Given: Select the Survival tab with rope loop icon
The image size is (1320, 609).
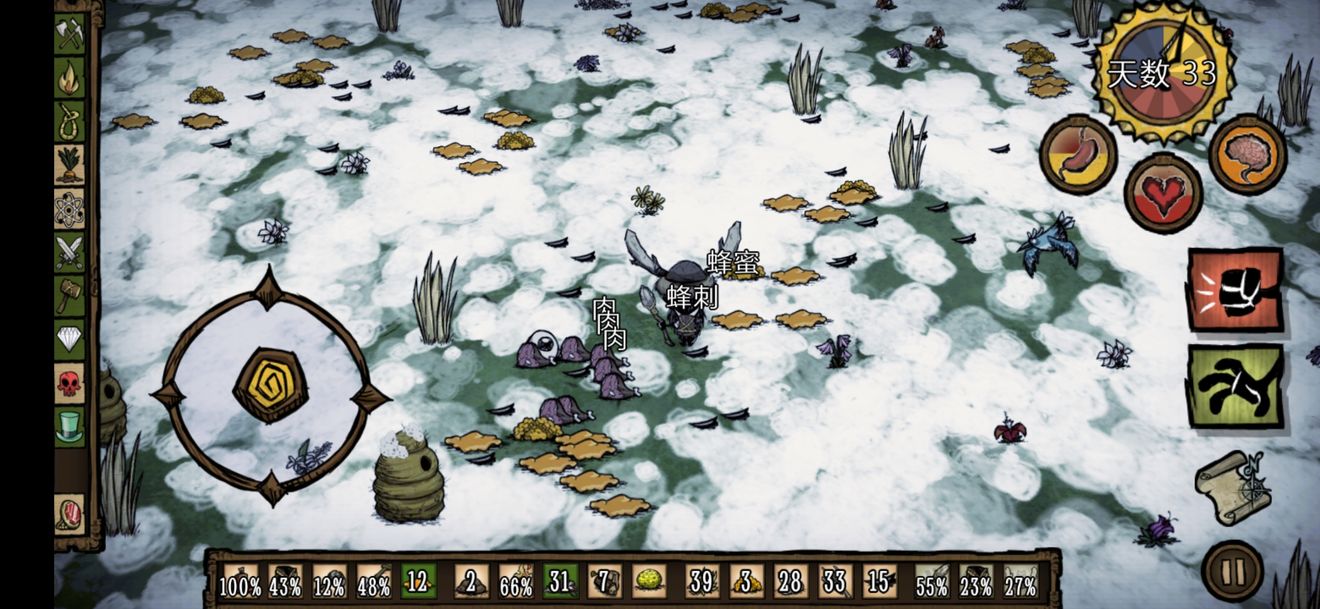Looking at the screenshot, I should click(x=69, y=122).
